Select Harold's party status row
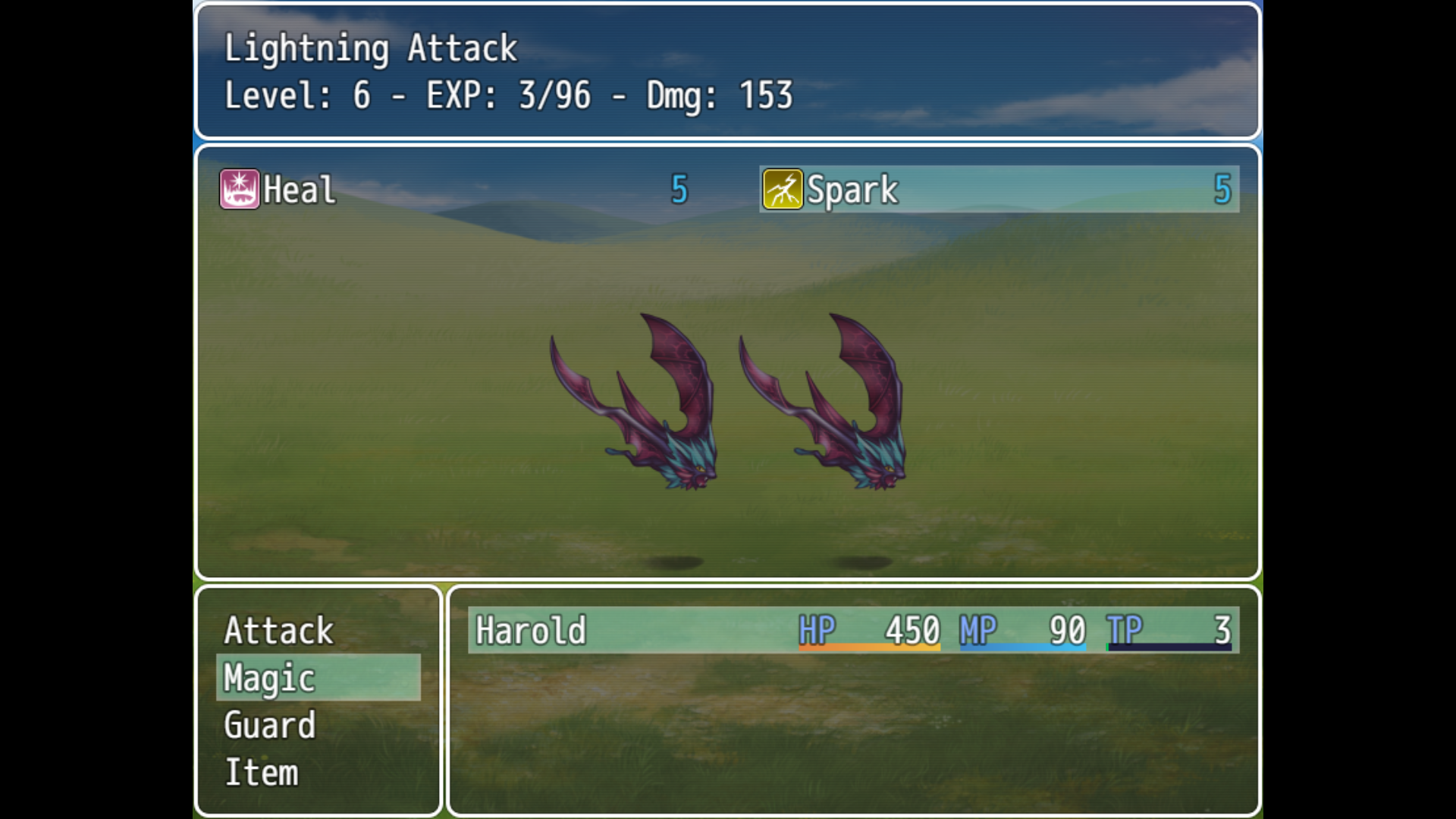 [x=853, y=630]
